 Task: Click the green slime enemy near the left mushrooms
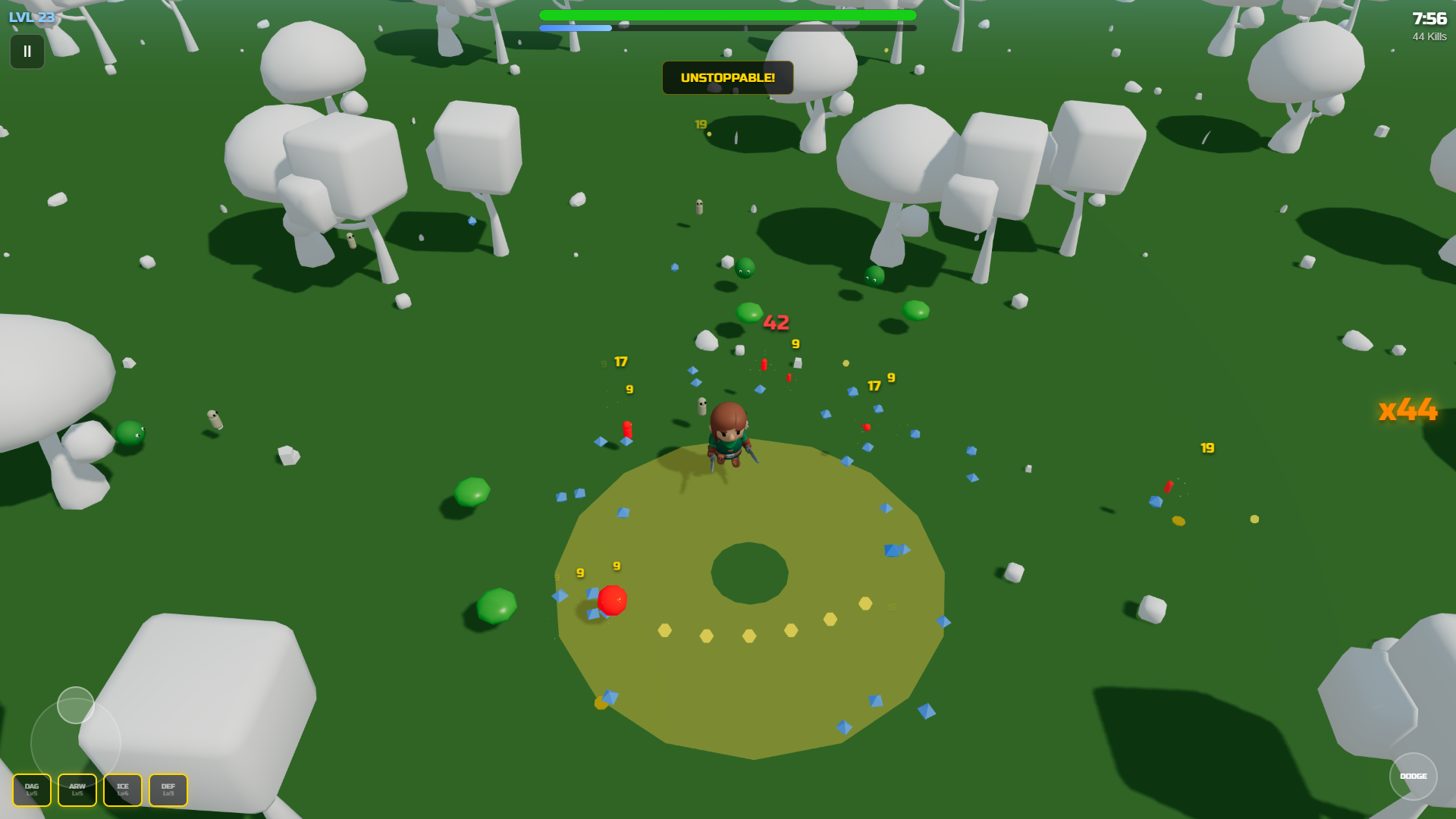coord(131,434)
